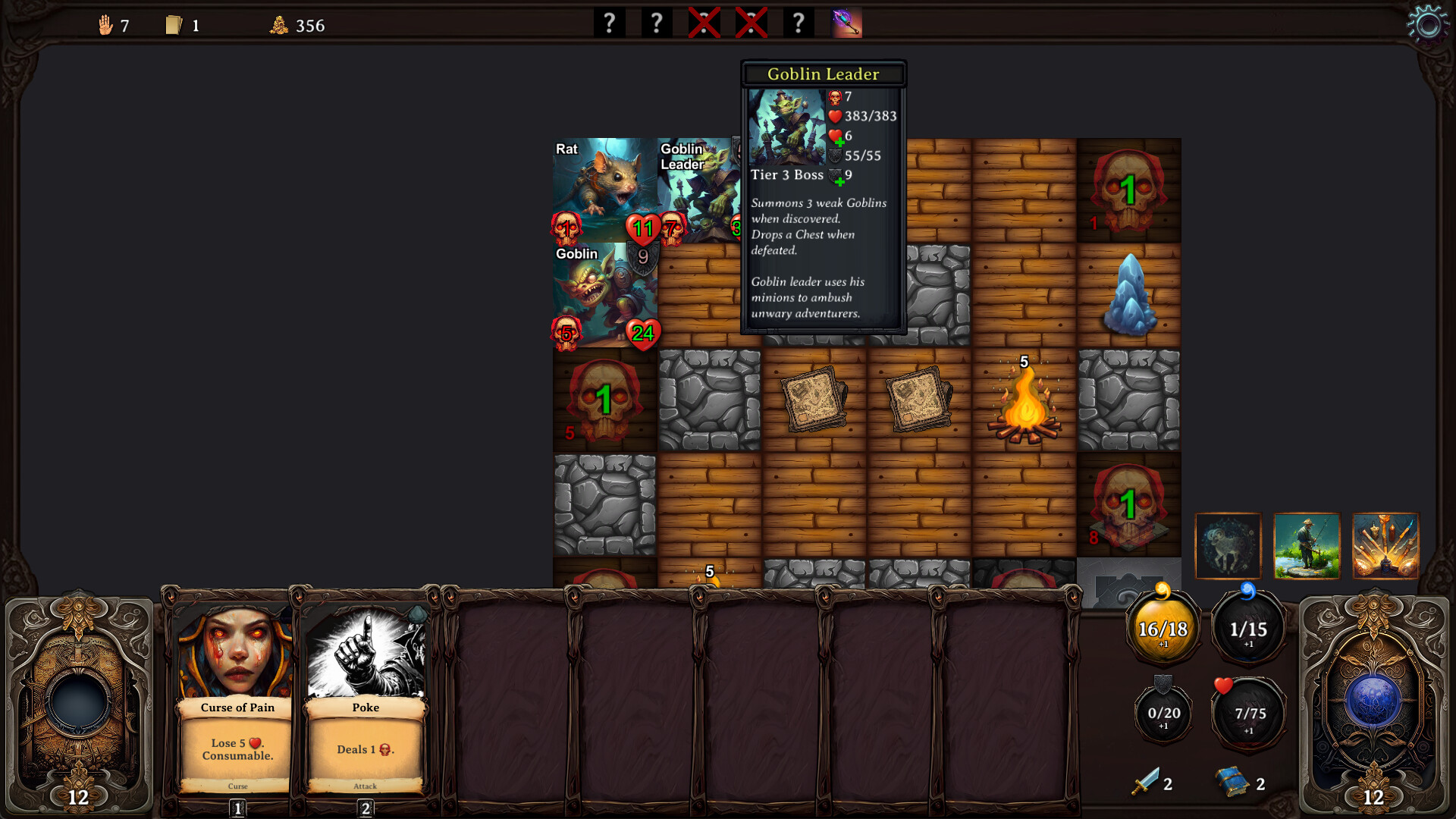The image size is (1456, 819).
Task: Click the blue spellbook icon
Action: coord(1232,782)
